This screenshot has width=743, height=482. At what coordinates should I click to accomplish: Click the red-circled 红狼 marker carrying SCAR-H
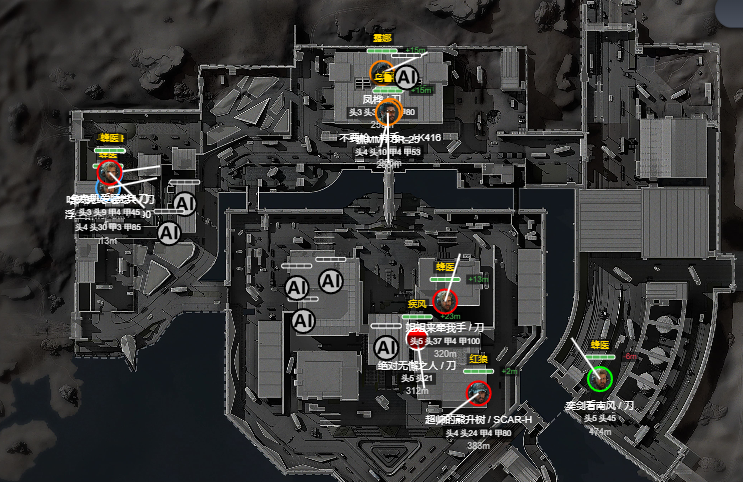(477, 391)
